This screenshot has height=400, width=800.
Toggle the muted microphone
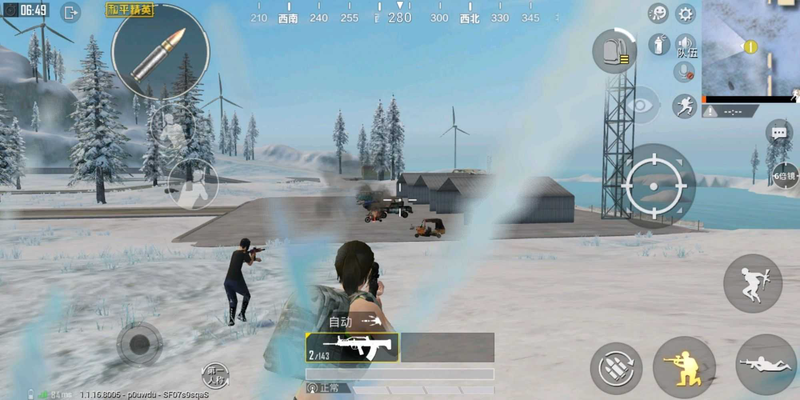(685, 72)
